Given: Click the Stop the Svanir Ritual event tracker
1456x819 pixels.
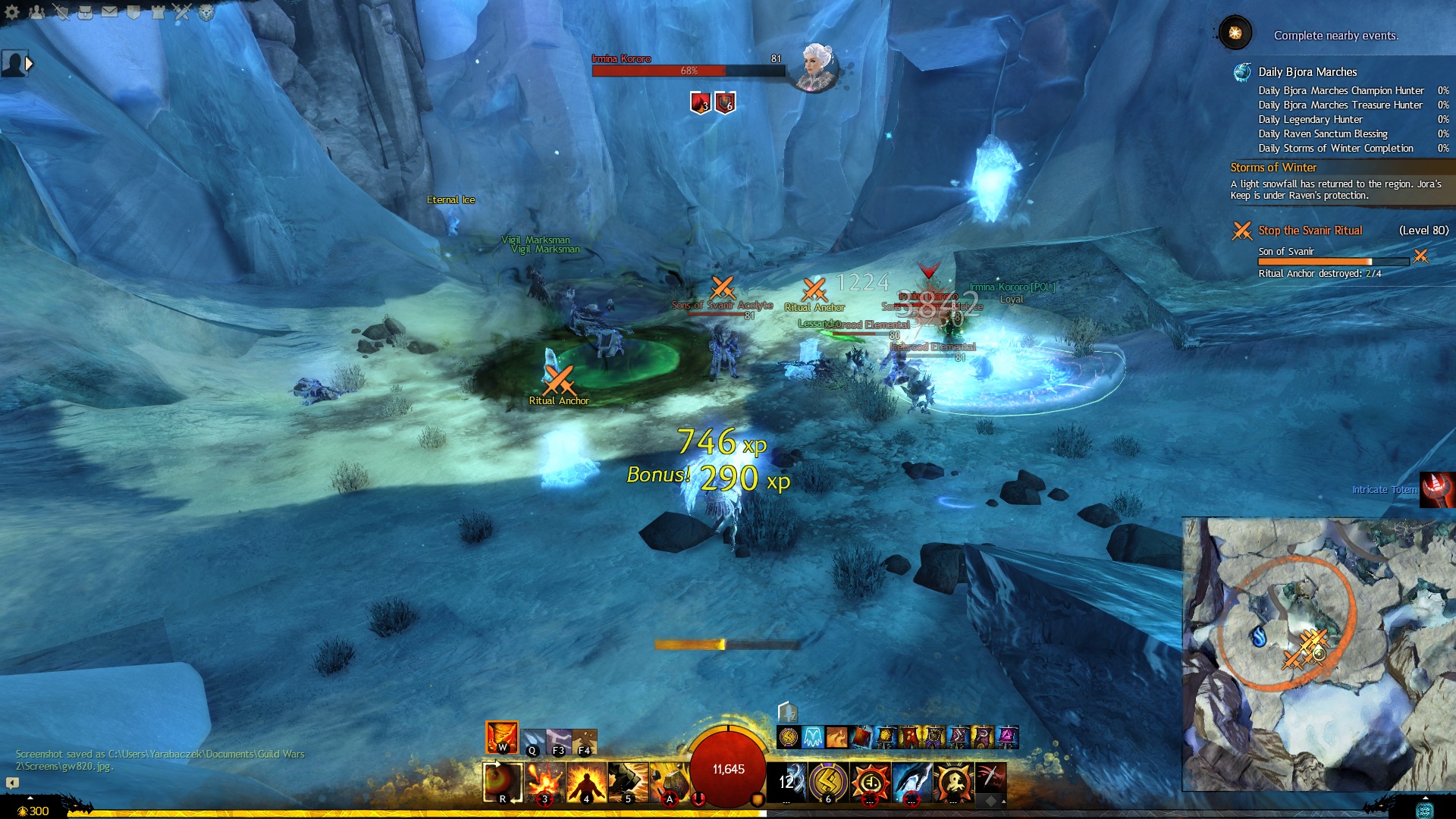Looking at the screenshot, I should (x=1310, y=231).
